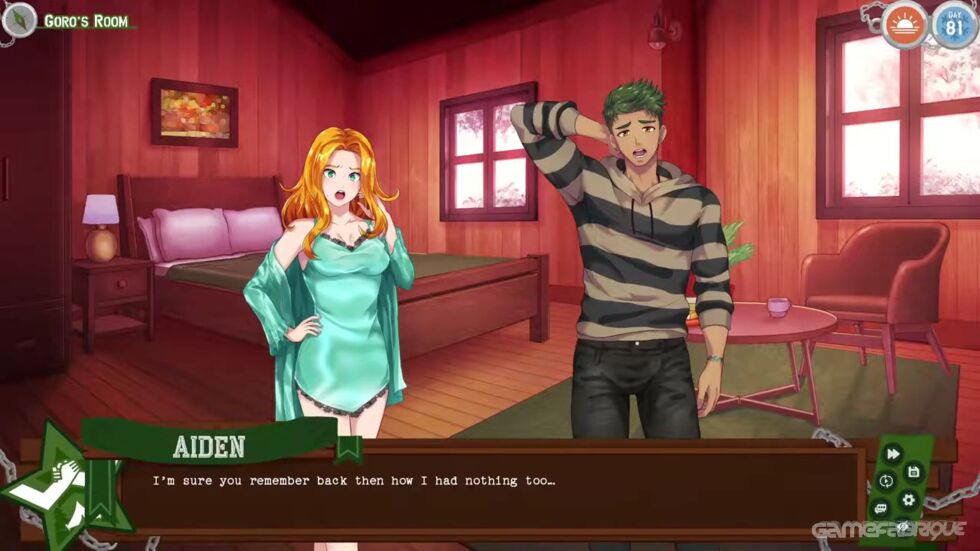Open the Day 81 calendar icon
Image resolution: width=980 pixels, height=551 pixels.
[953, 23]
